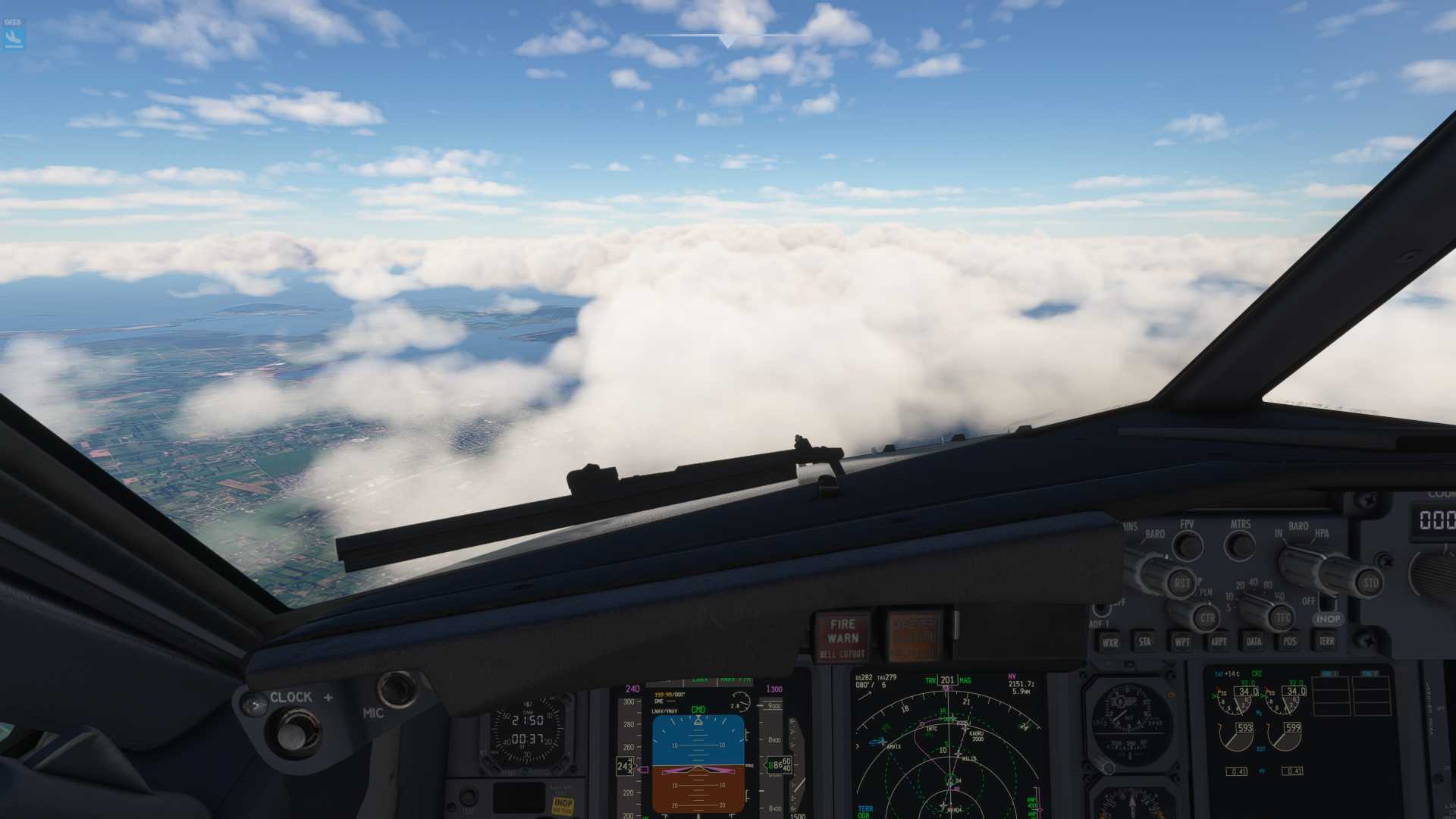This screenshot has width=1456, height=819.
Task: Toggle the TERR terrain display button
Action: pos(1326,641)
